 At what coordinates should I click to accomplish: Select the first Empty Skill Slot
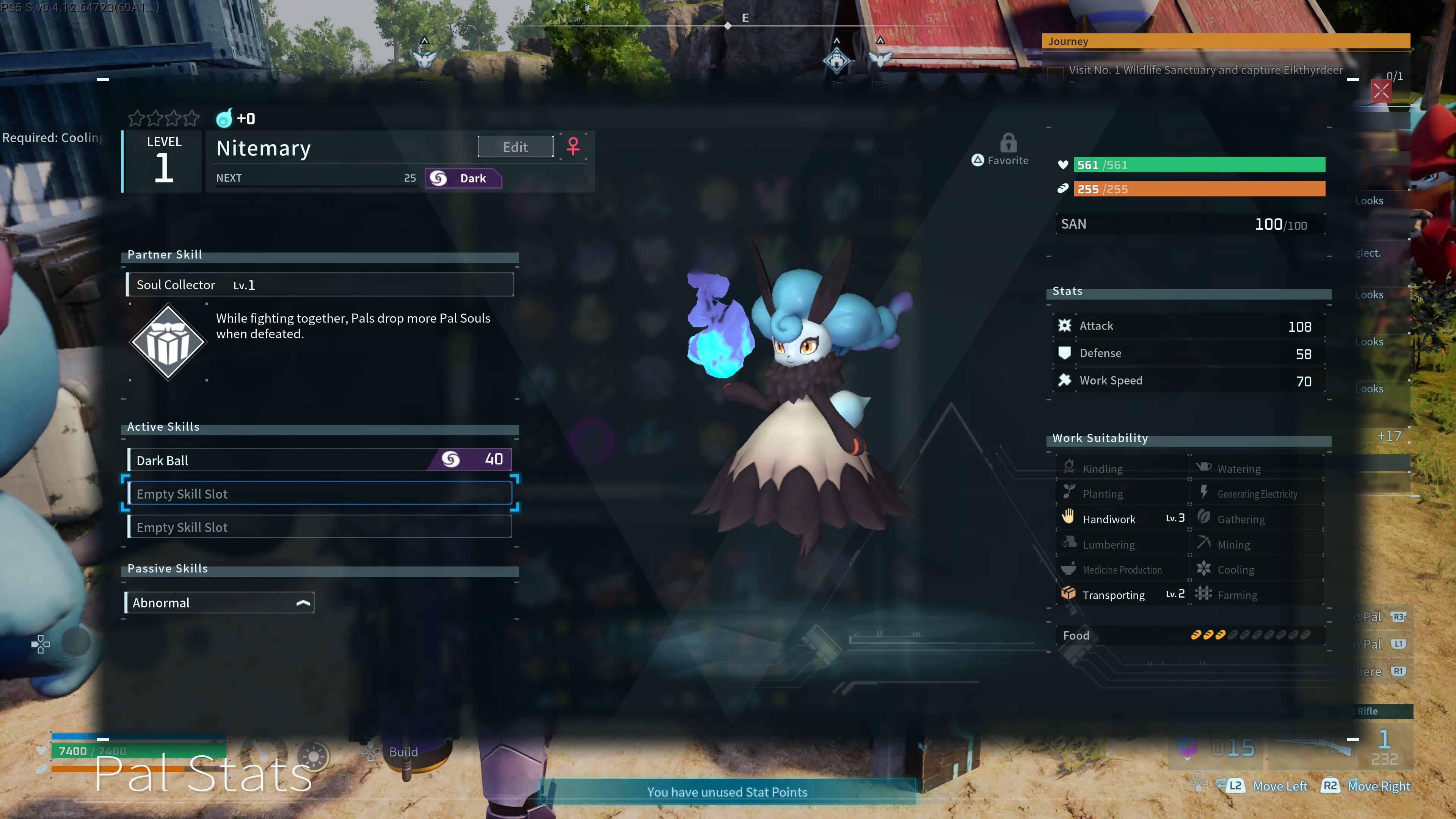click(x=320, y=493)
